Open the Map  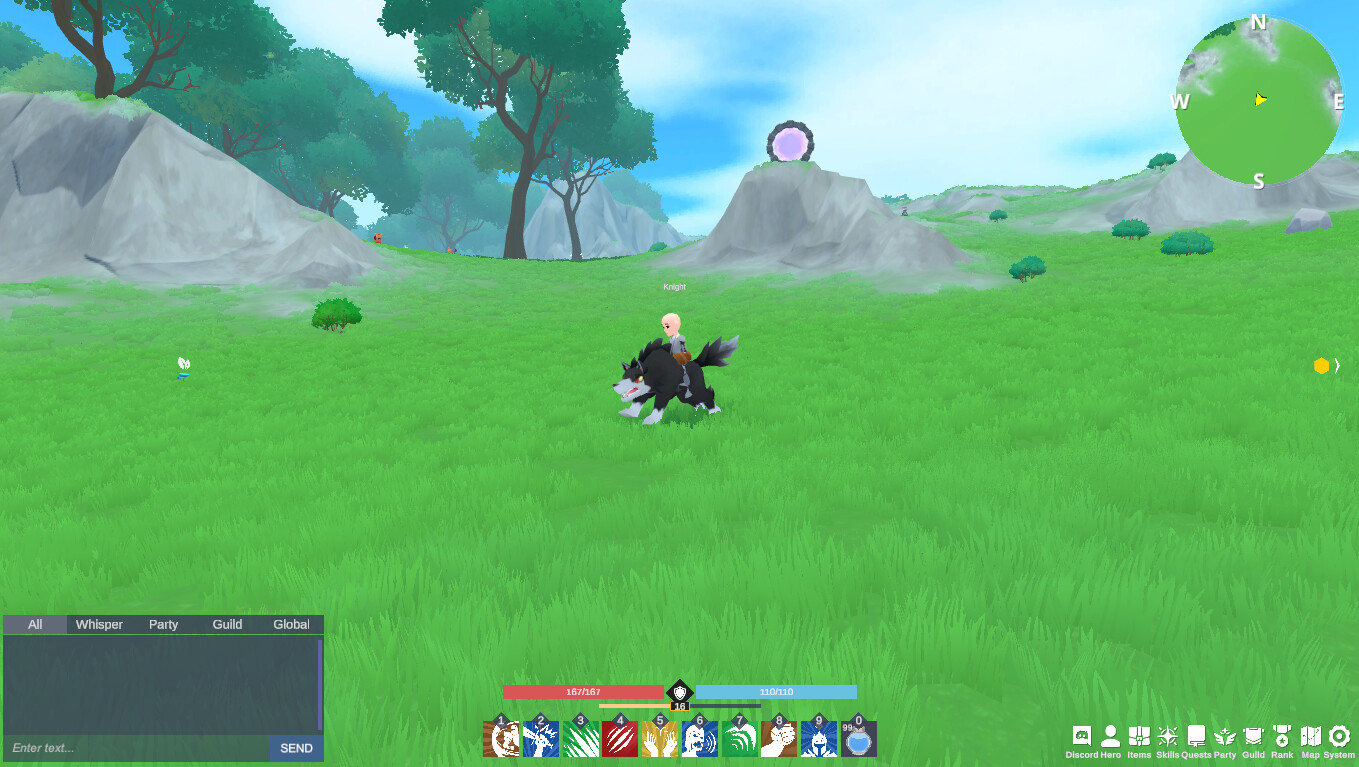click(1311, 735)
